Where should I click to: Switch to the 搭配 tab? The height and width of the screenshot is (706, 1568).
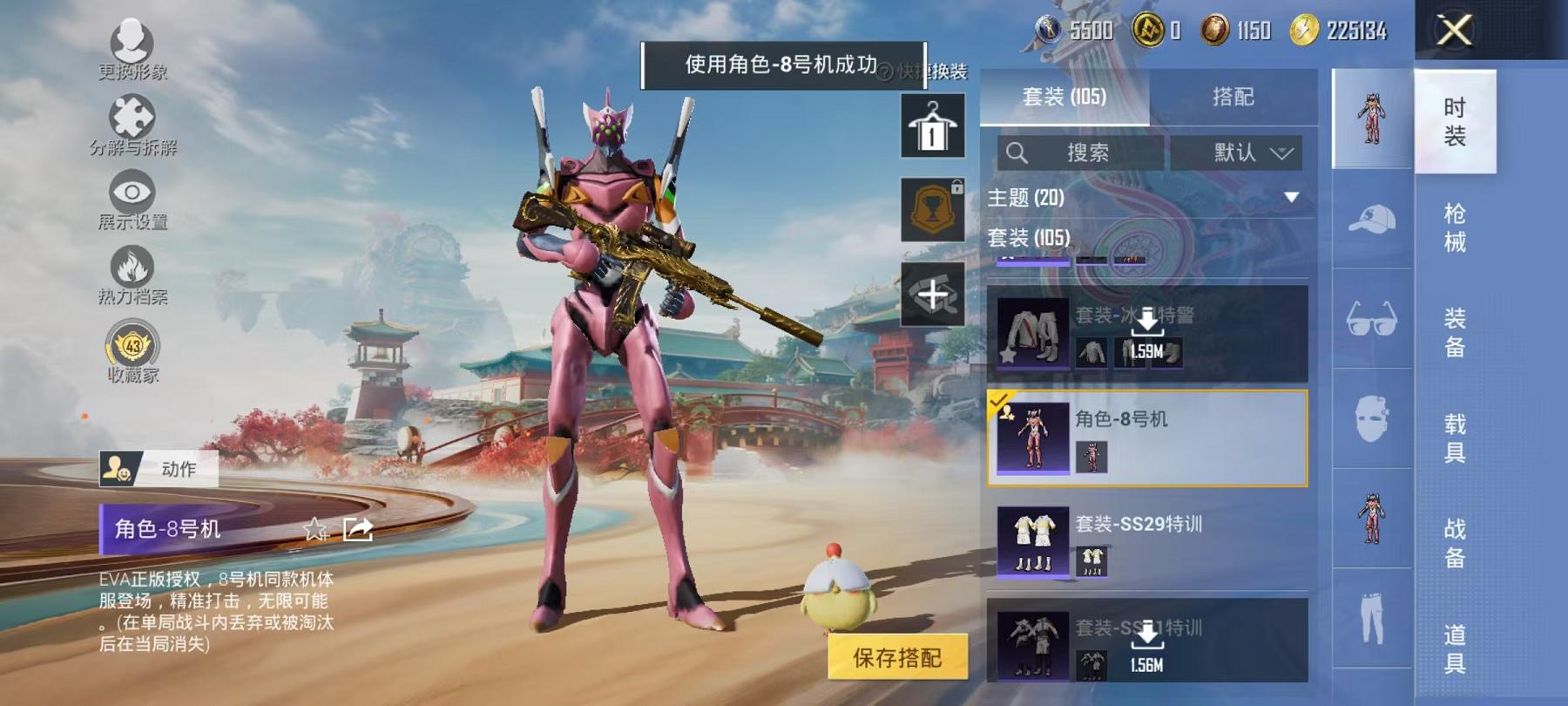pyautogui.click(x=1232, y=98)
